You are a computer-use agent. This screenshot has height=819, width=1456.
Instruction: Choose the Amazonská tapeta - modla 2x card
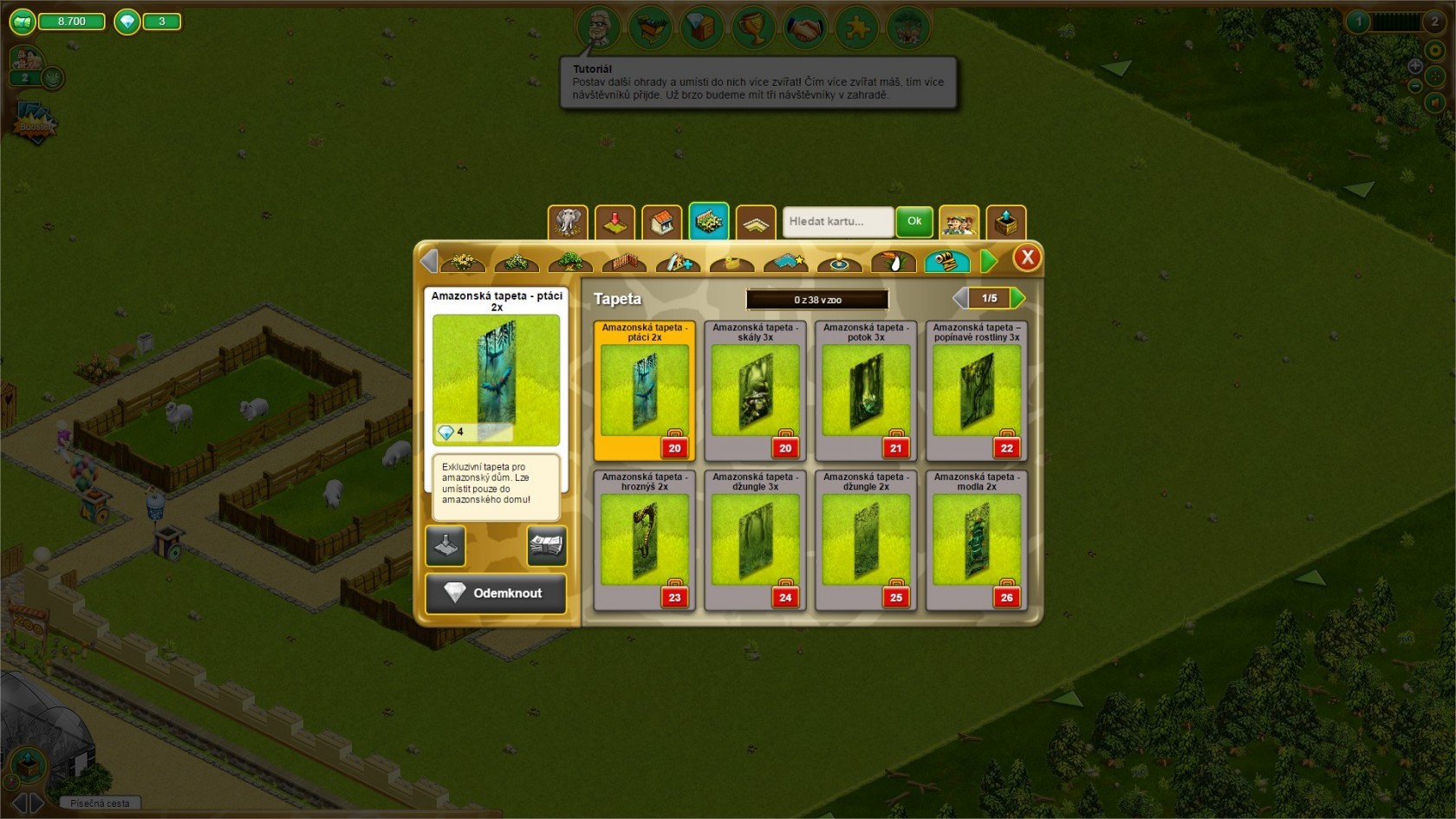point(976,540)
